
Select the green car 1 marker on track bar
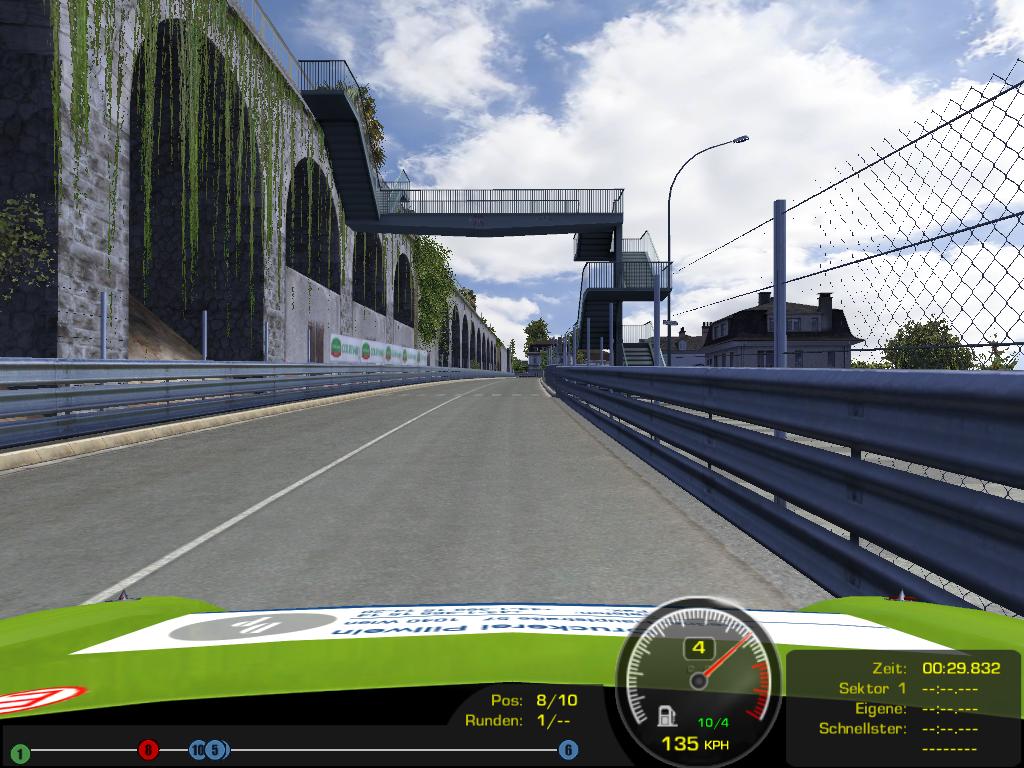tap(19, 752)
